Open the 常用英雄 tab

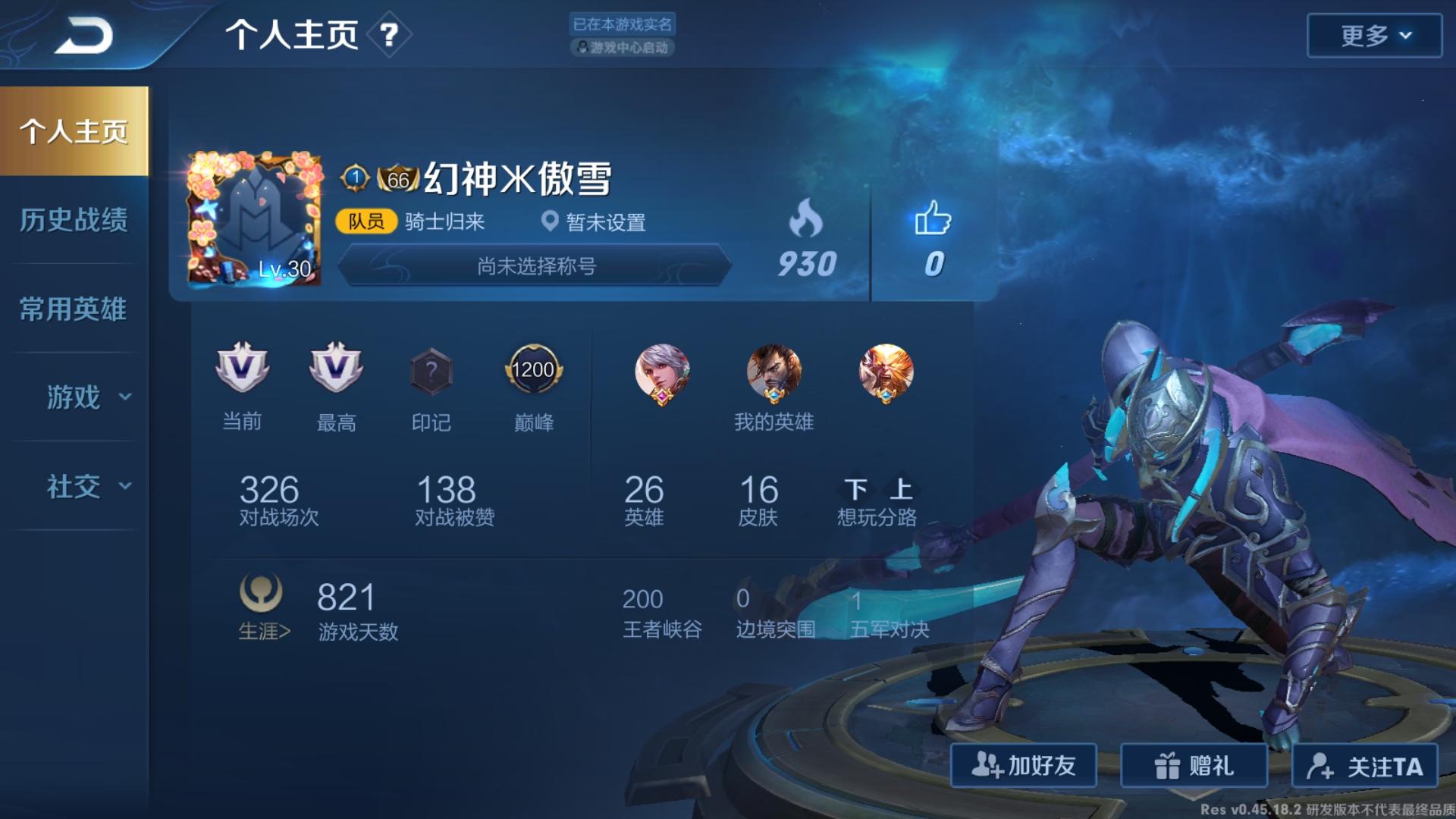point(74,309)
